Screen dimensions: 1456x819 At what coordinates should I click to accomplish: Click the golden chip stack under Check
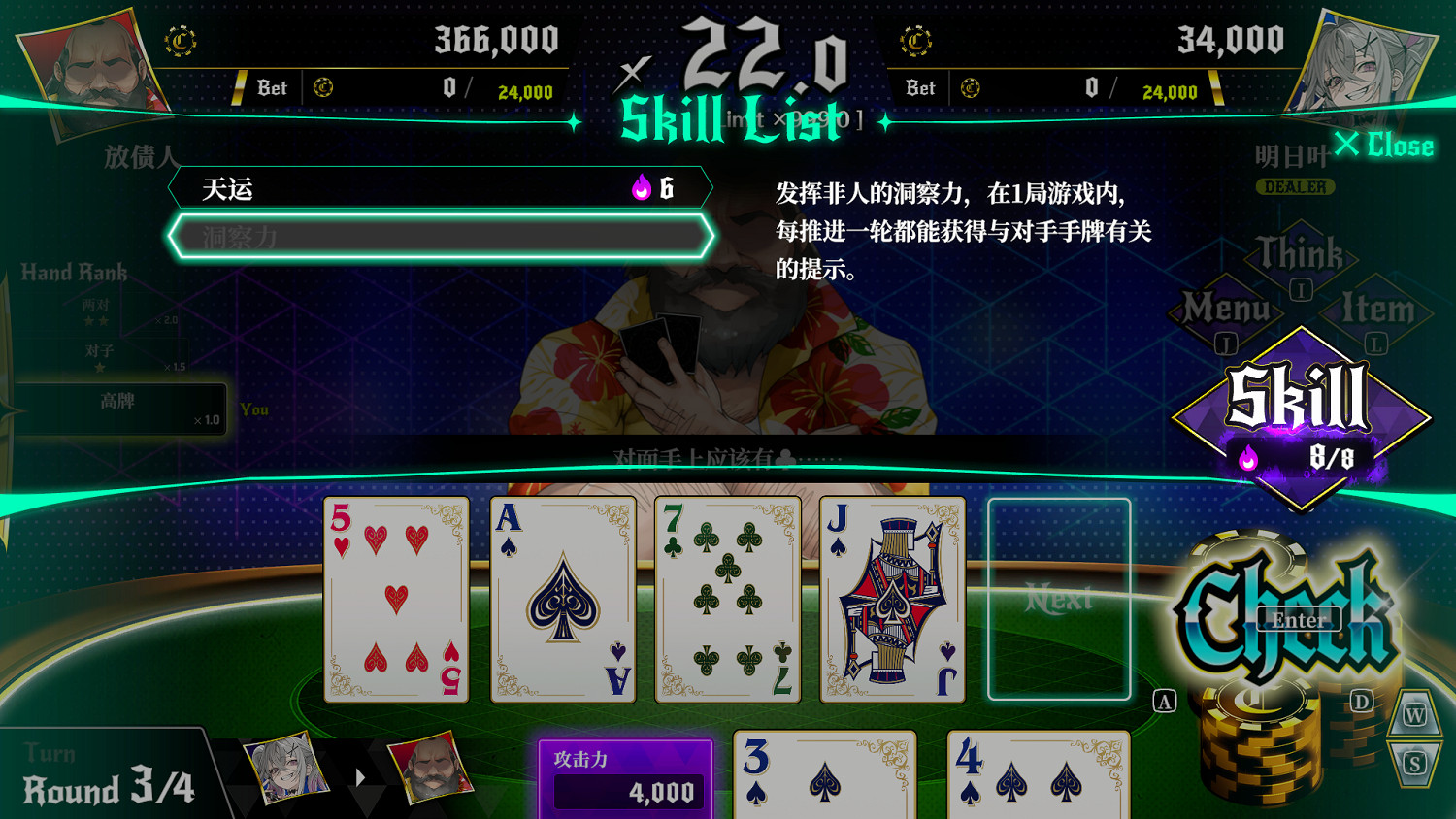1262,747
